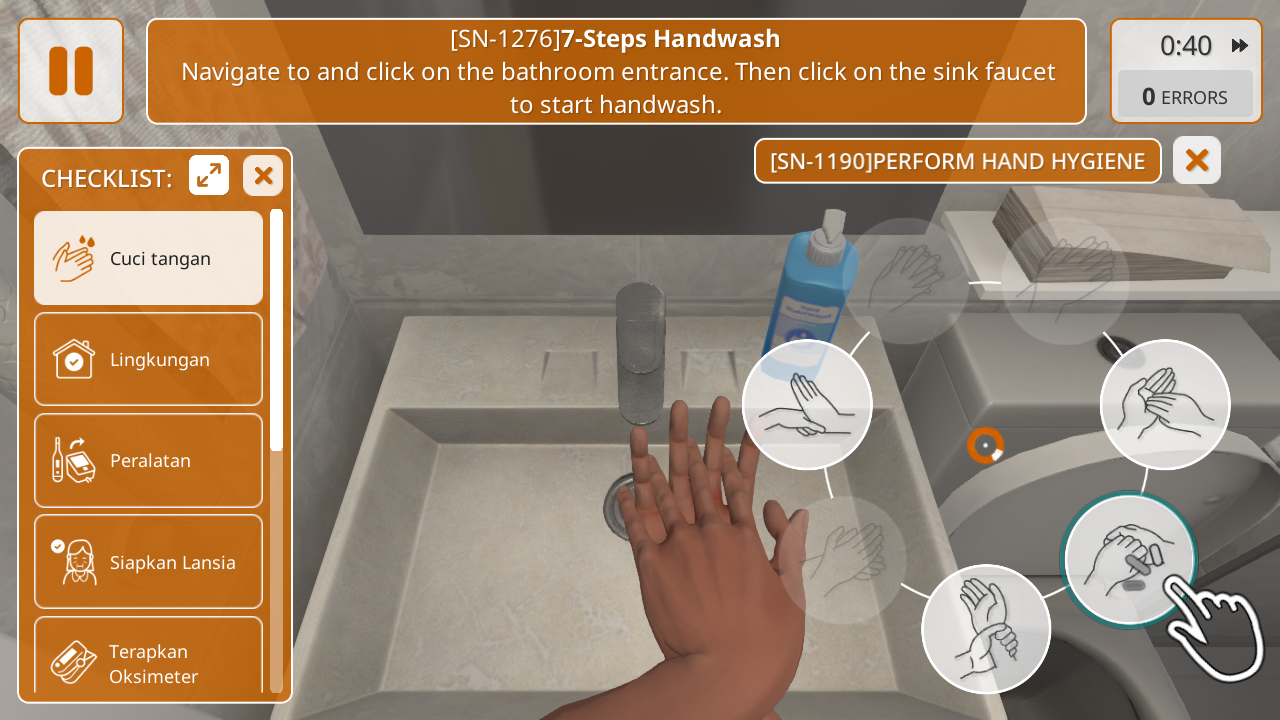Close the Perform Hand Hygiene prompt
Viewport: 1280px width, 720px height.
pos(1196,160)
